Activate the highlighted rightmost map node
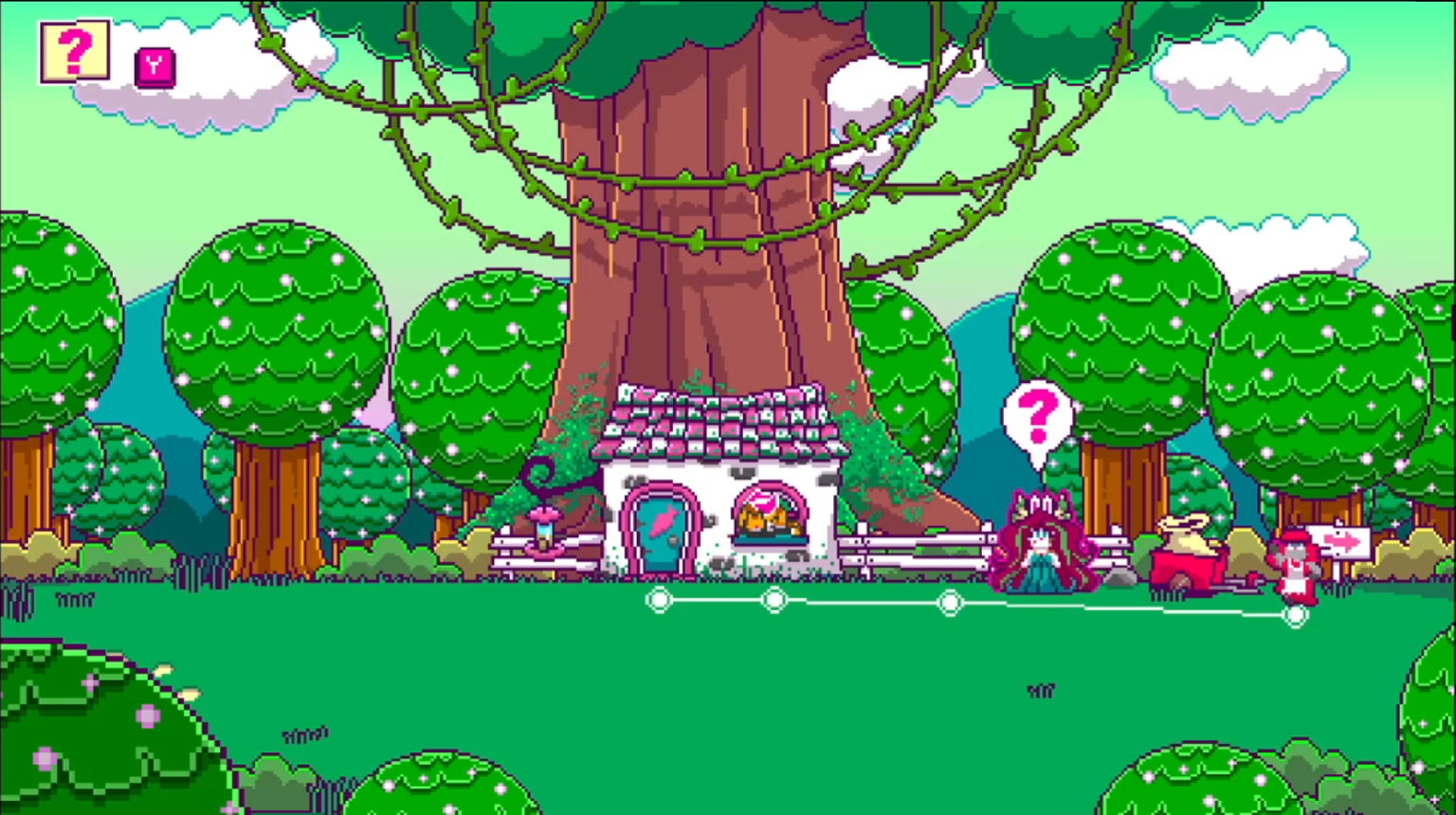The height and width of the screenshot is (815, 1456). tap(1297, 614)
